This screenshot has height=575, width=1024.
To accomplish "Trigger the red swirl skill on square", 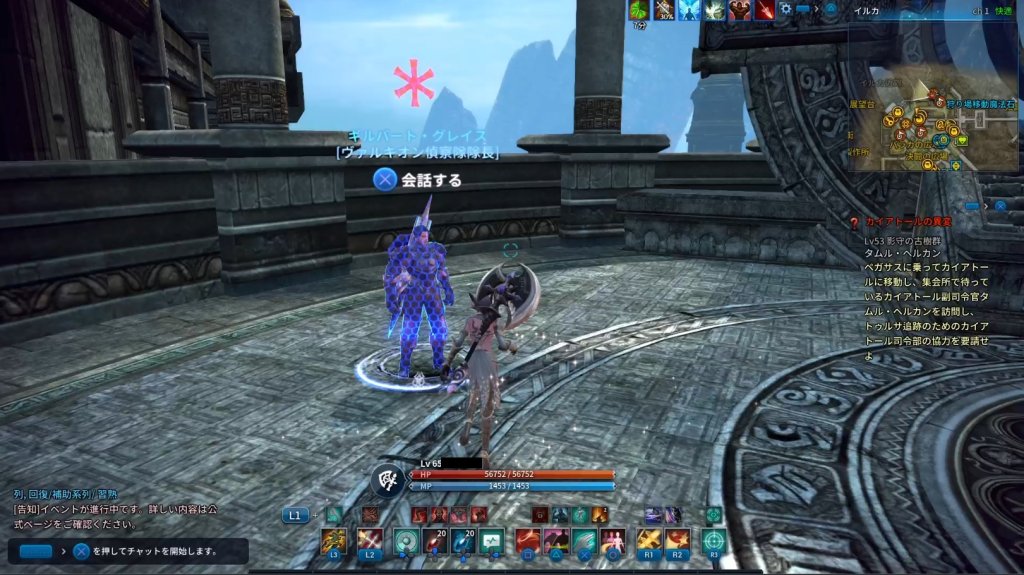I will (527, 541).
